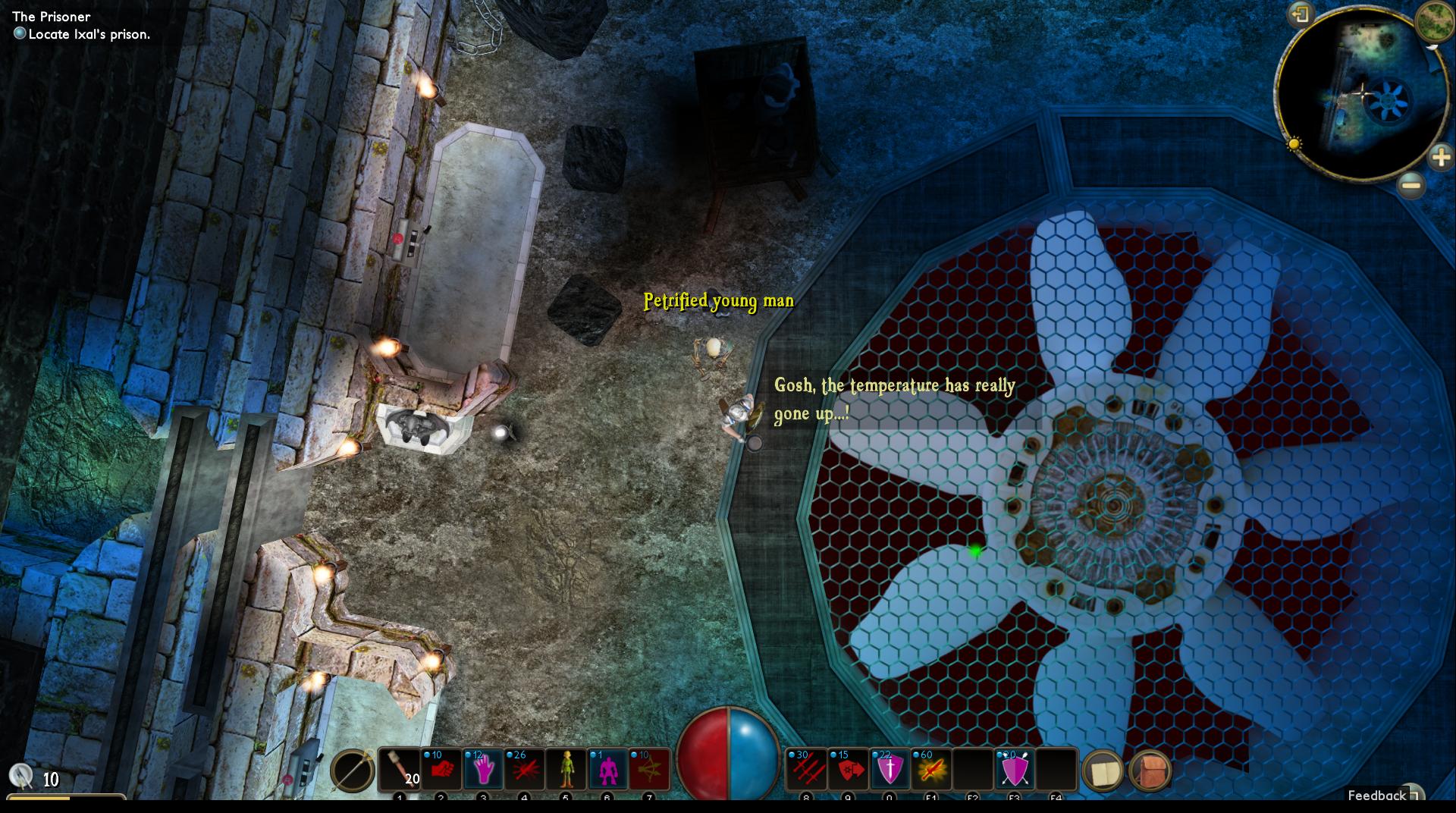Activate the red shield arrow ability
This screenshot has height=813, width=1456.
pos(848,770)
